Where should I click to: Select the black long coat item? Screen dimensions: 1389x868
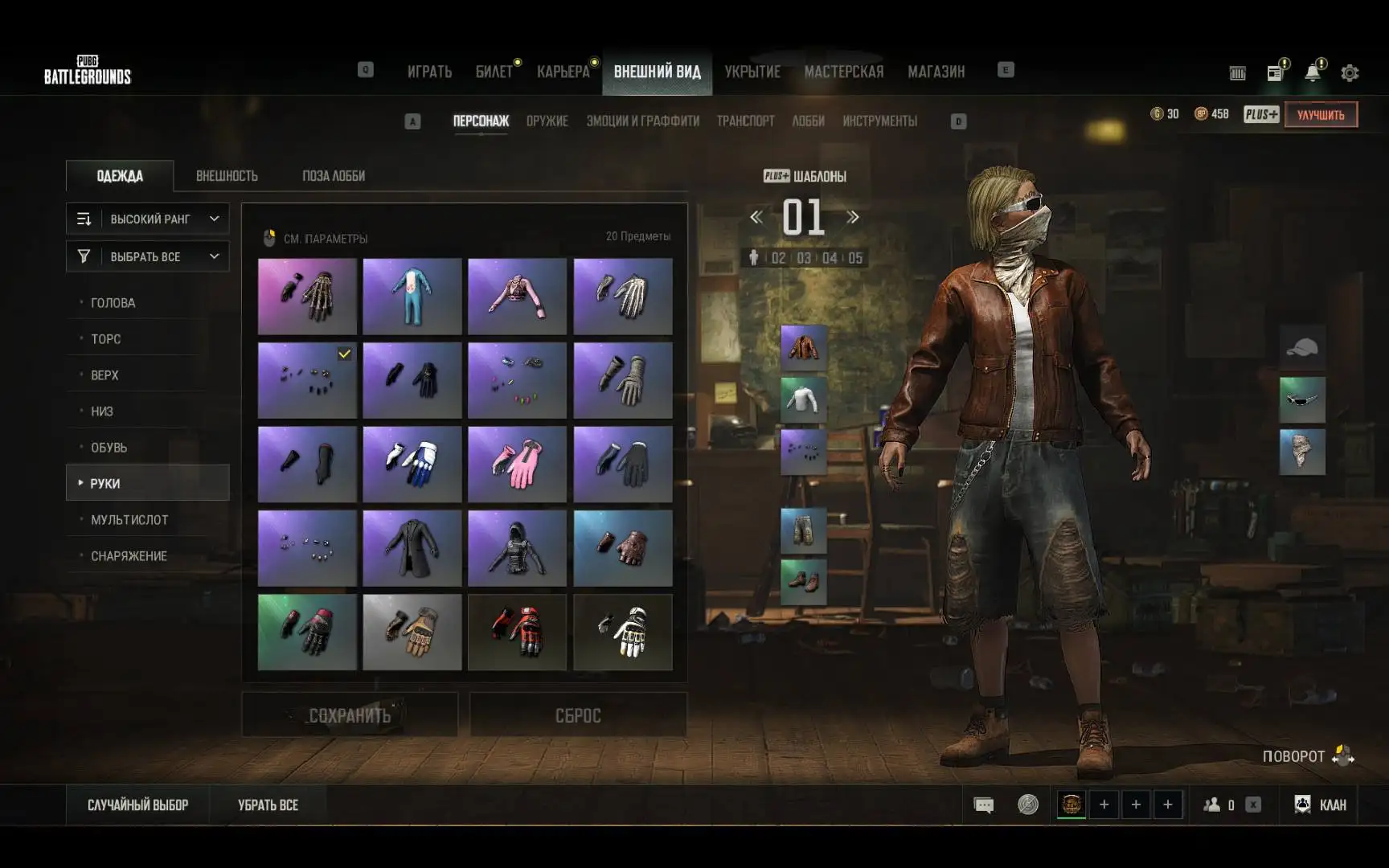pyautogui.click(x=412, y=548)
